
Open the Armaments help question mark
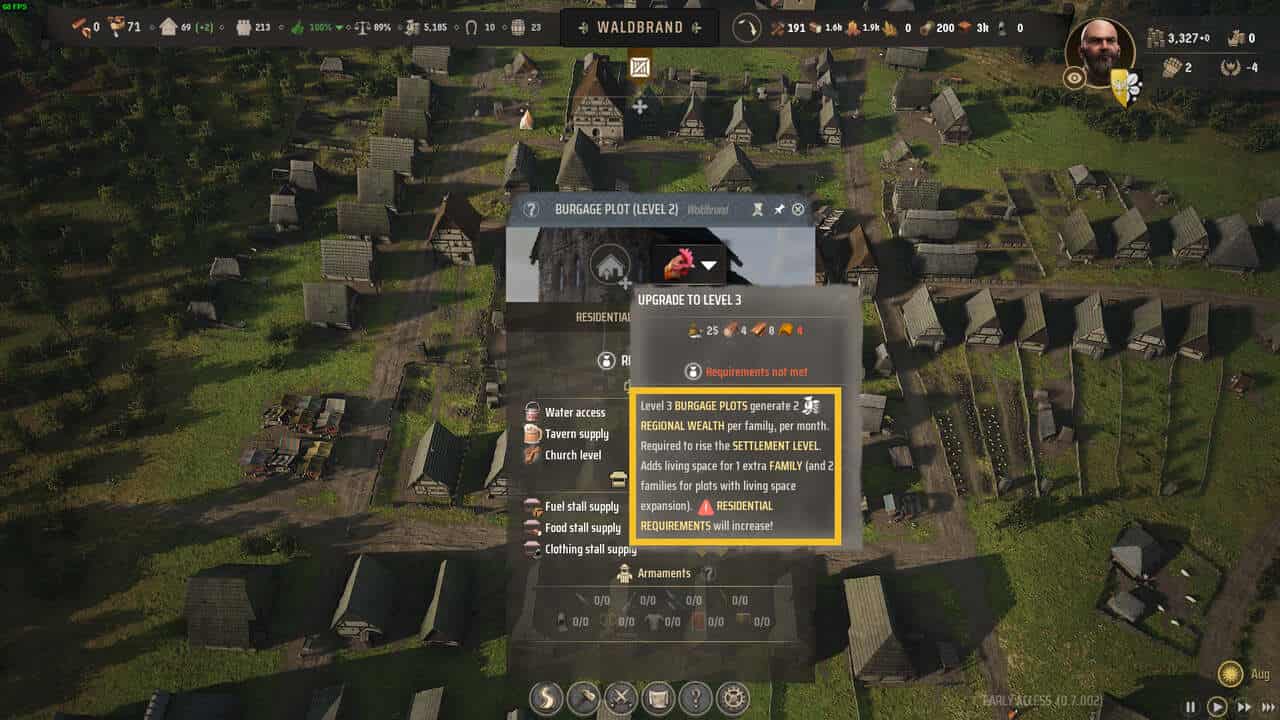coord(708,574)
